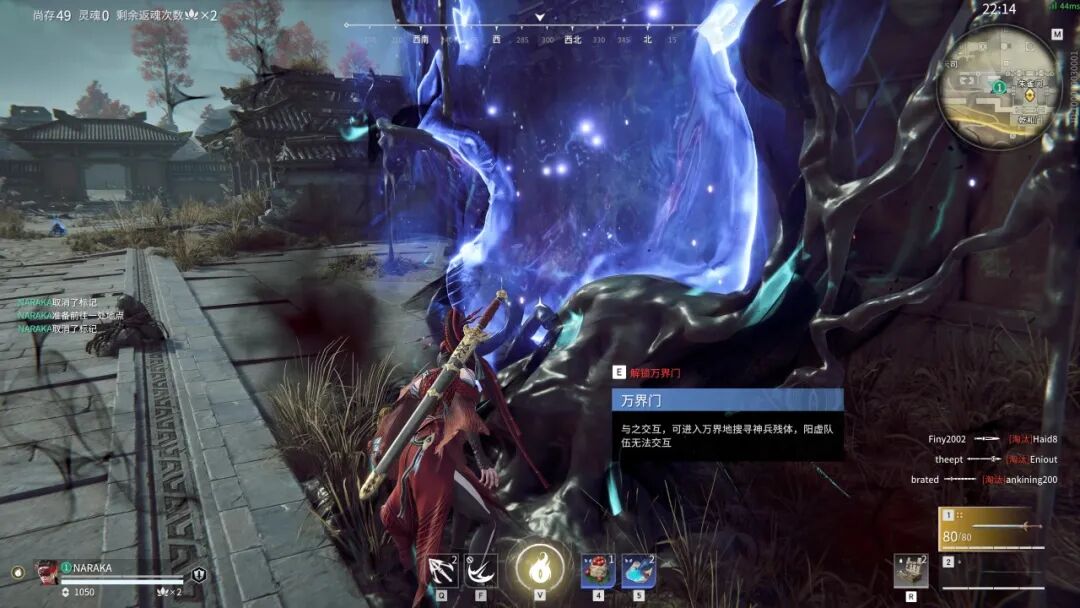Open the circular minimap

pyautogui.click(x=998, y=86)
